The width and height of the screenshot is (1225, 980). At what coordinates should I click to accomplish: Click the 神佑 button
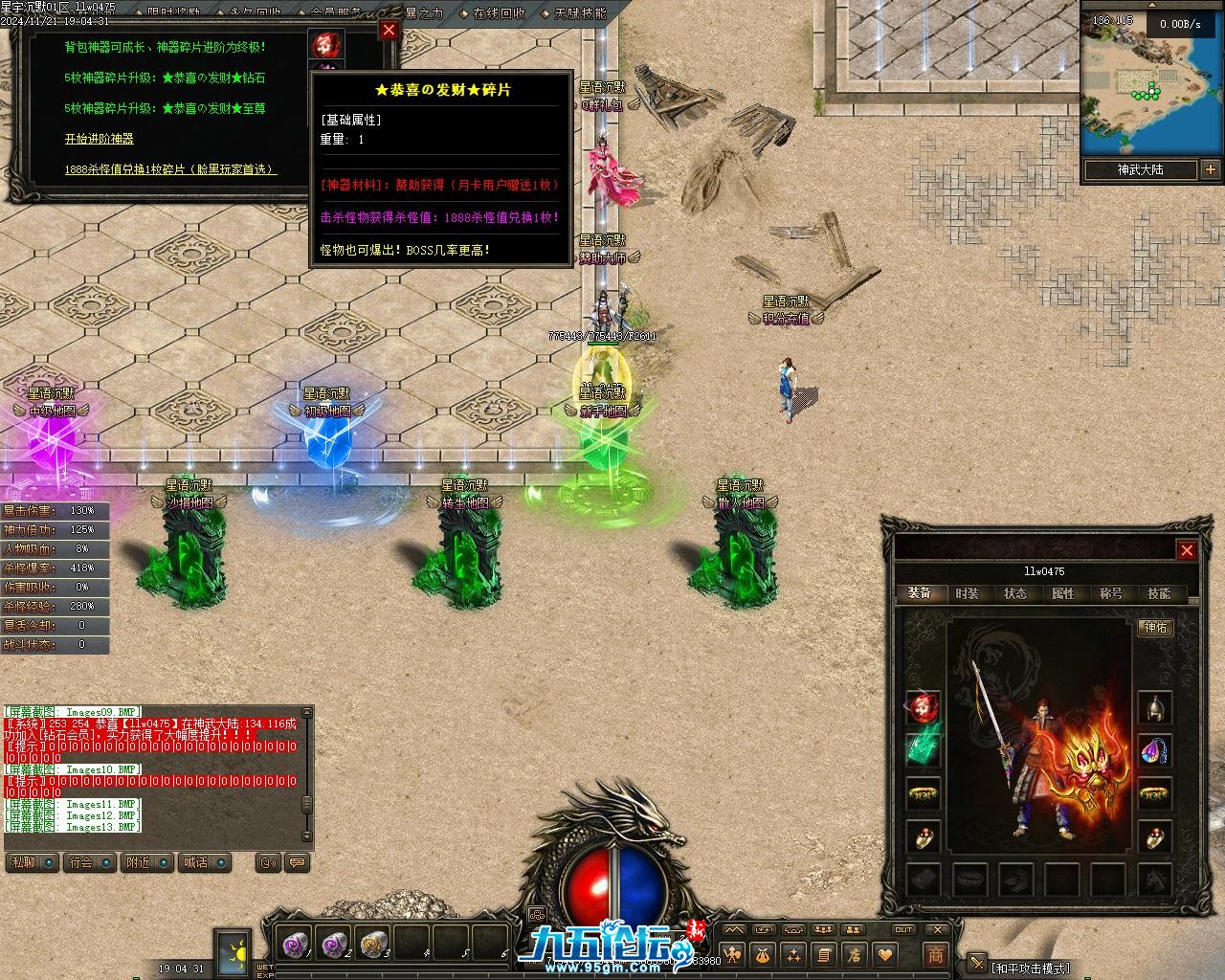point(1155,628)
